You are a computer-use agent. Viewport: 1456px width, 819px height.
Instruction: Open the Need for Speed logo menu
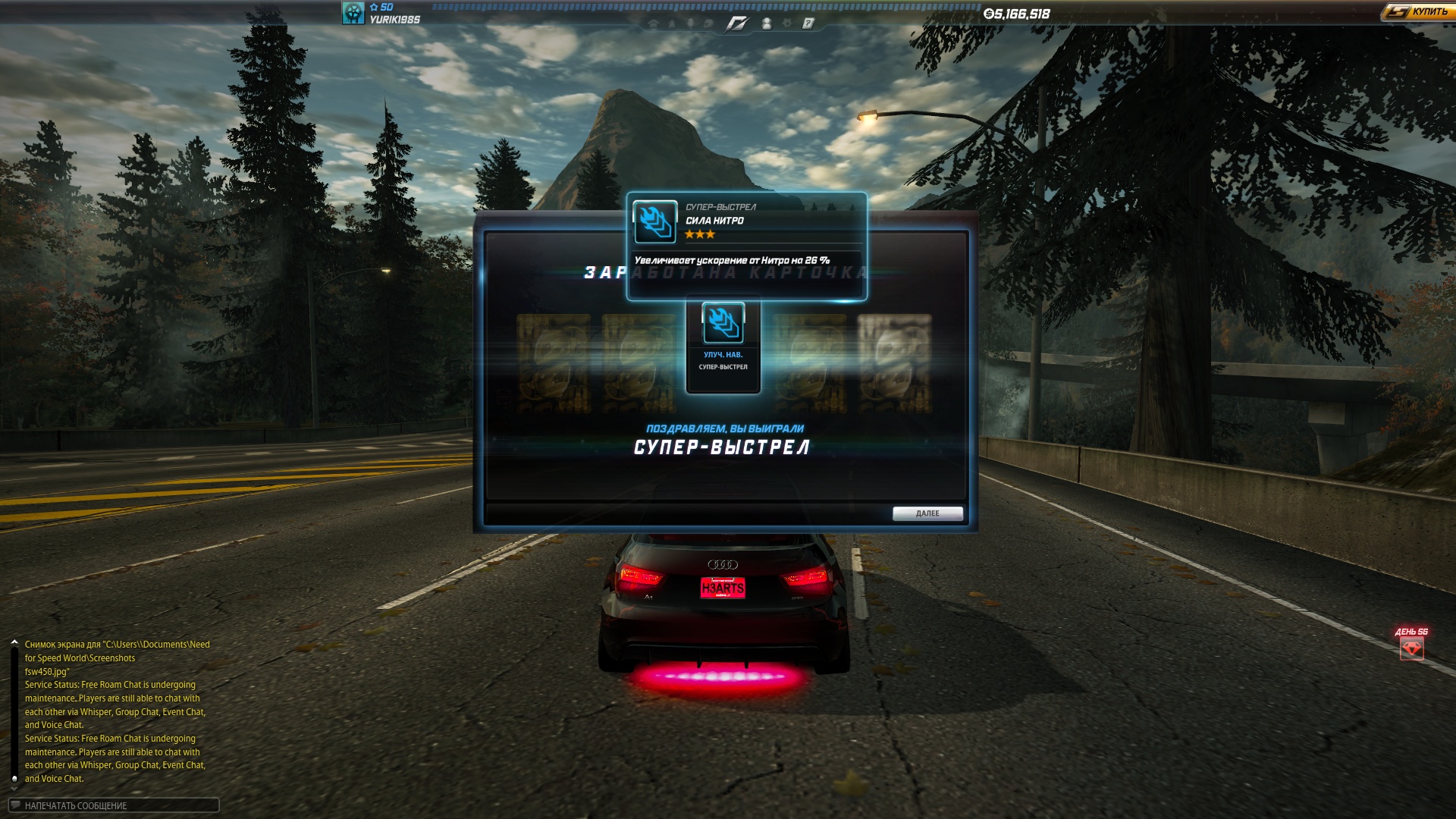[x=736, y=24]
